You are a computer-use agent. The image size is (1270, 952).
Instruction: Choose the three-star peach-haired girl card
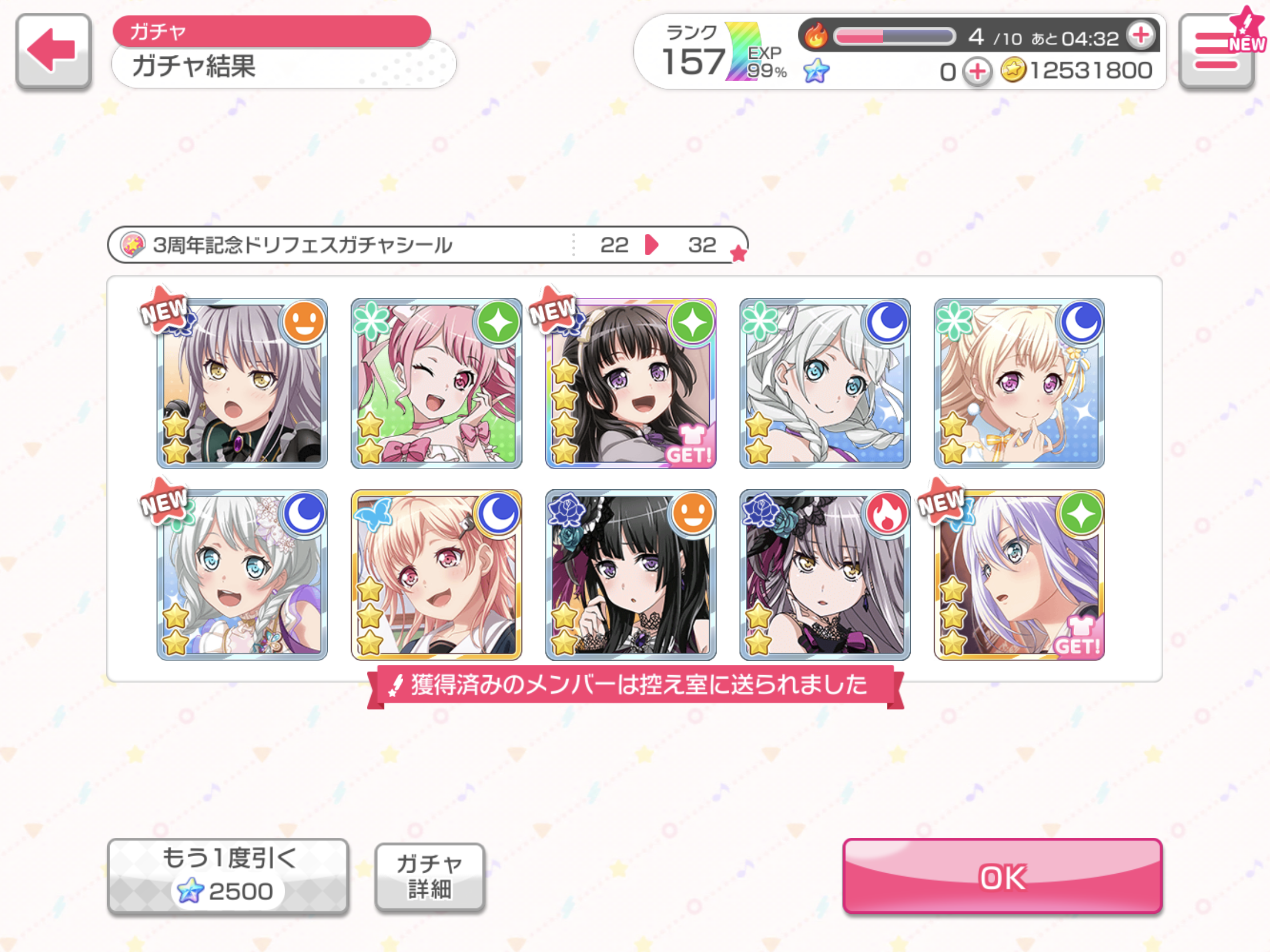coord(436,575)
